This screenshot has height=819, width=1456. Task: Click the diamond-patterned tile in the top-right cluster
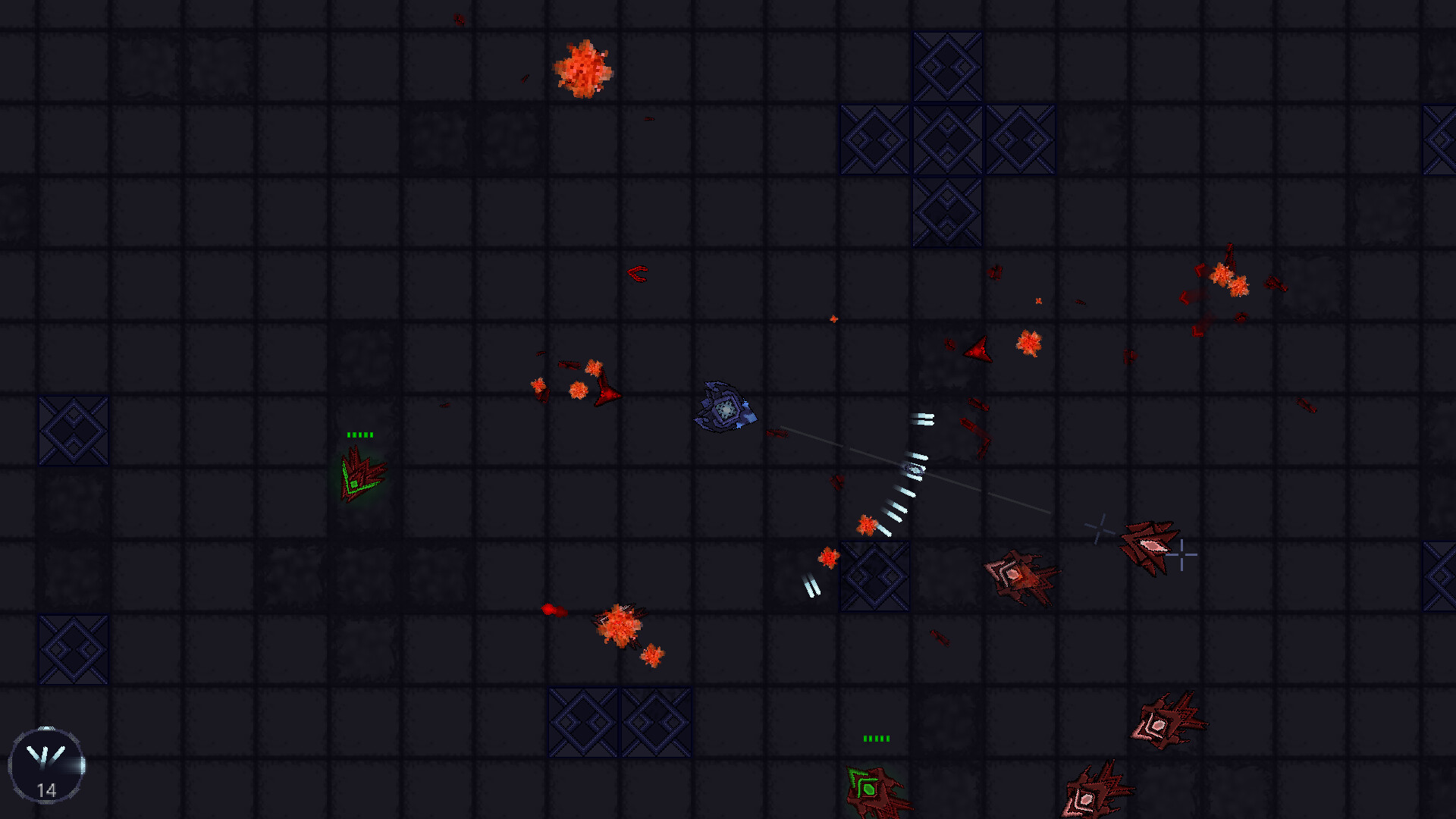click(x=946, y=140)
